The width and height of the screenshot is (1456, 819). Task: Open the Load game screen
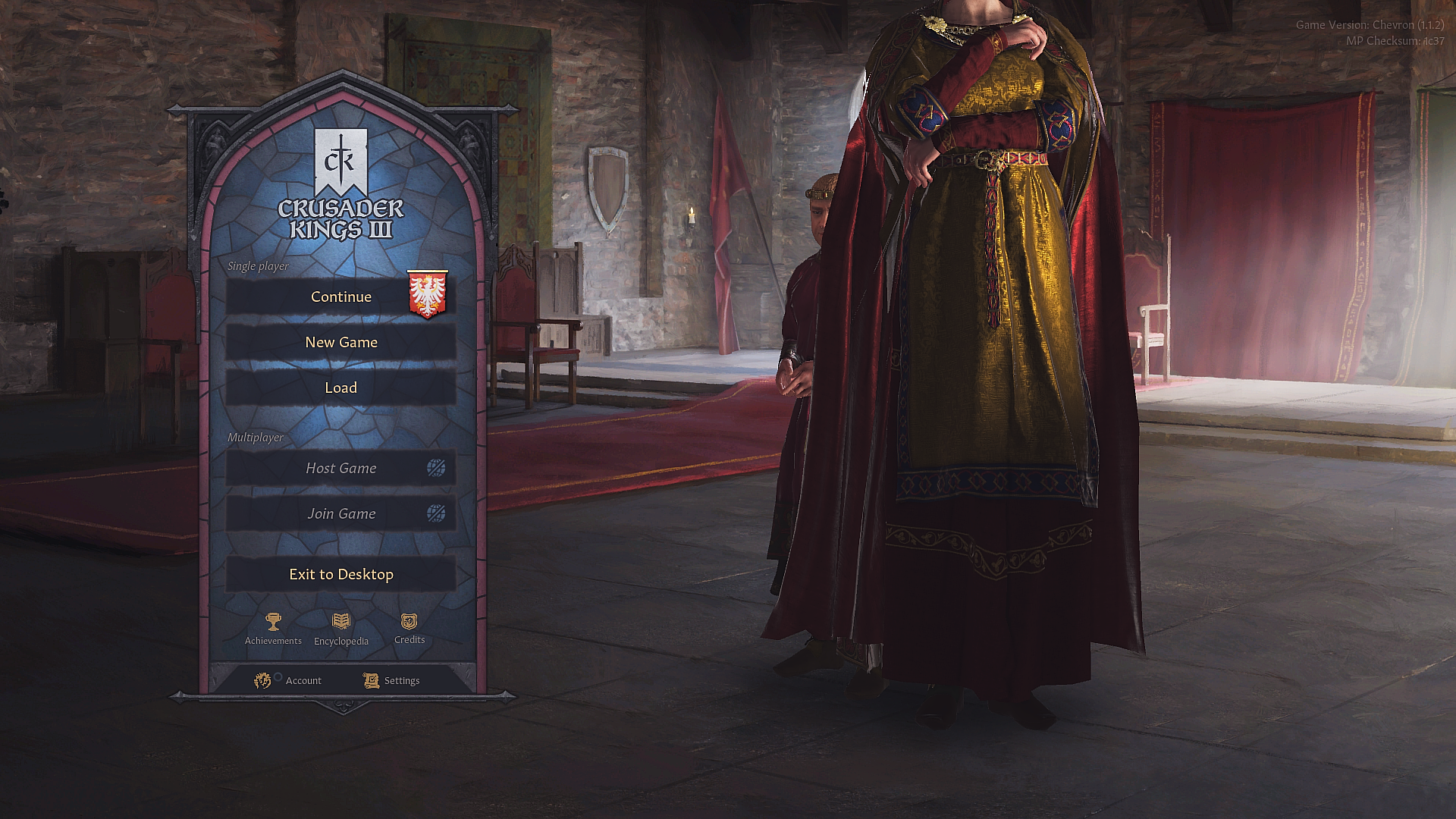point(341,388)
